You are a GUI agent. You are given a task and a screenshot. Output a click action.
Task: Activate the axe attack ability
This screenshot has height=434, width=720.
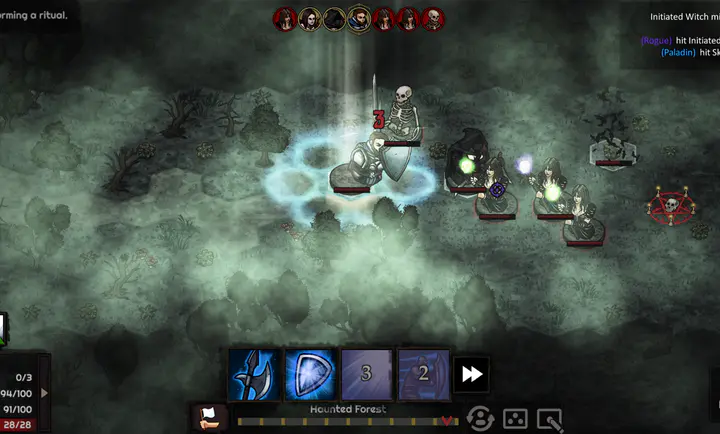254,374
